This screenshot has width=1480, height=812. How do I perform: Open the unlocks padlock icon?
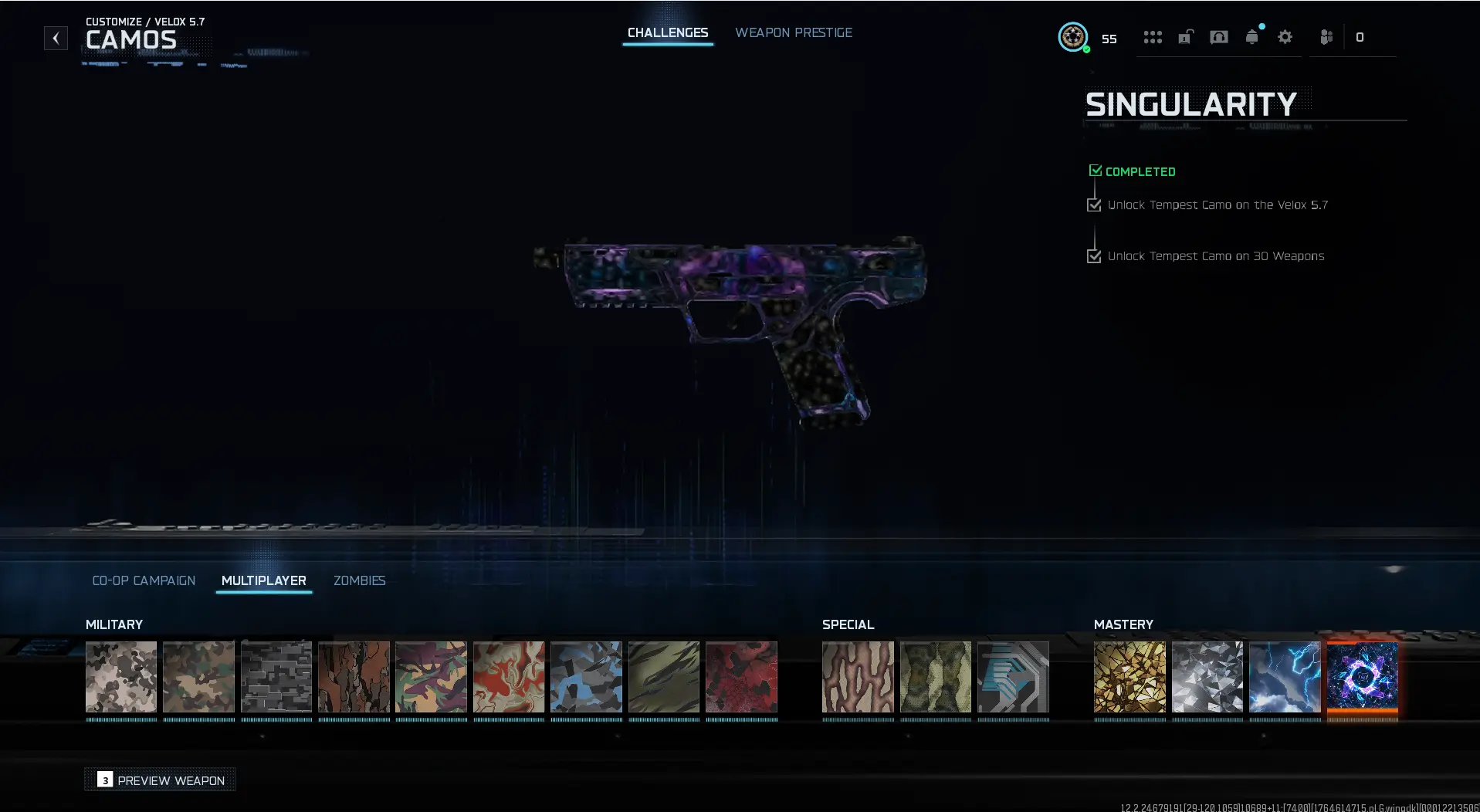pyautogui.click(x=1185, y=37)
